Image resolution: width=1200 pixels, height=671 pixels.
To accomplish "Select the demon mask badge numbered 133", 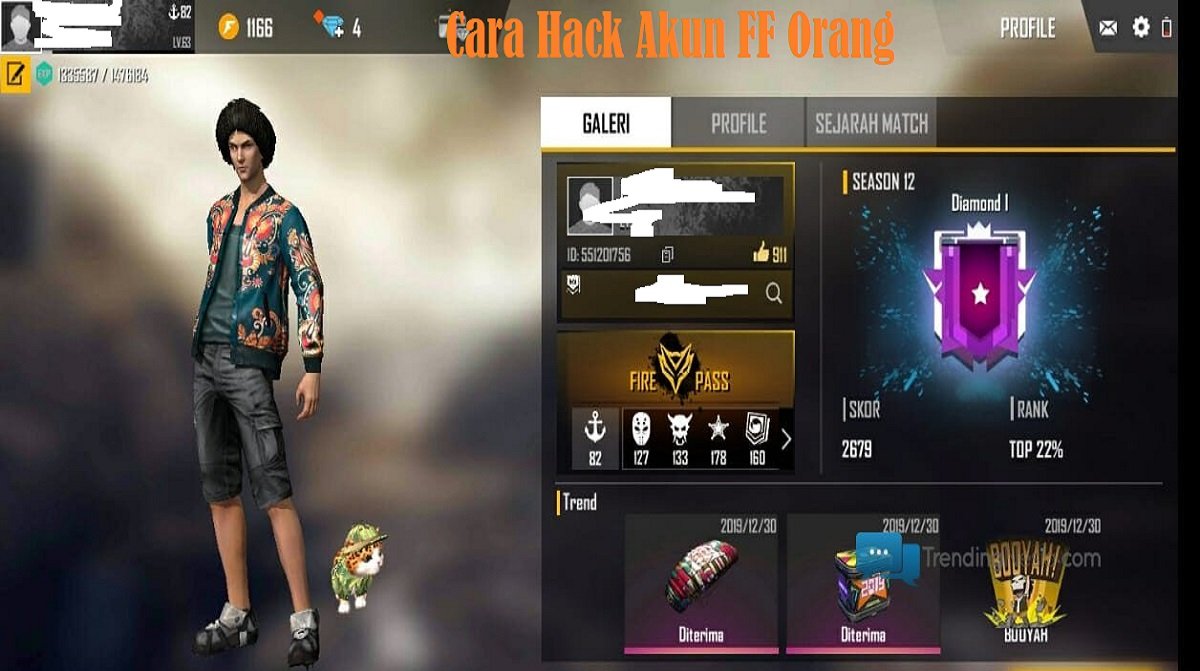I will 680,438.
